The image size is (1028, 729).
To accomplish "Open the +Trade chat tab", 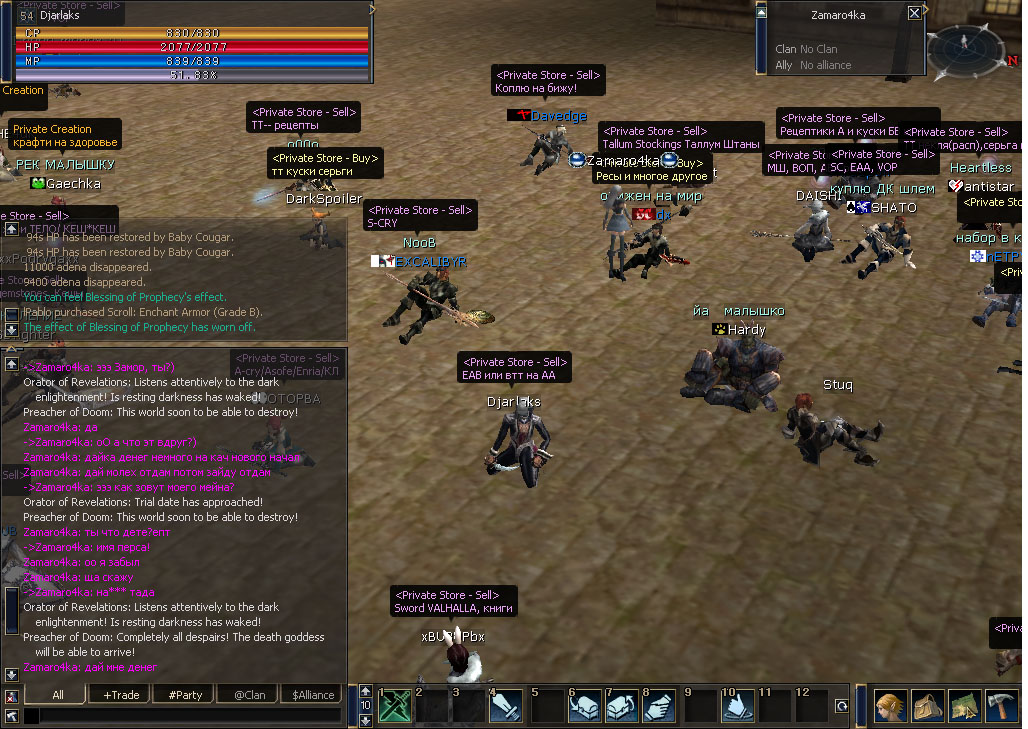I will [x=121, y=694].
